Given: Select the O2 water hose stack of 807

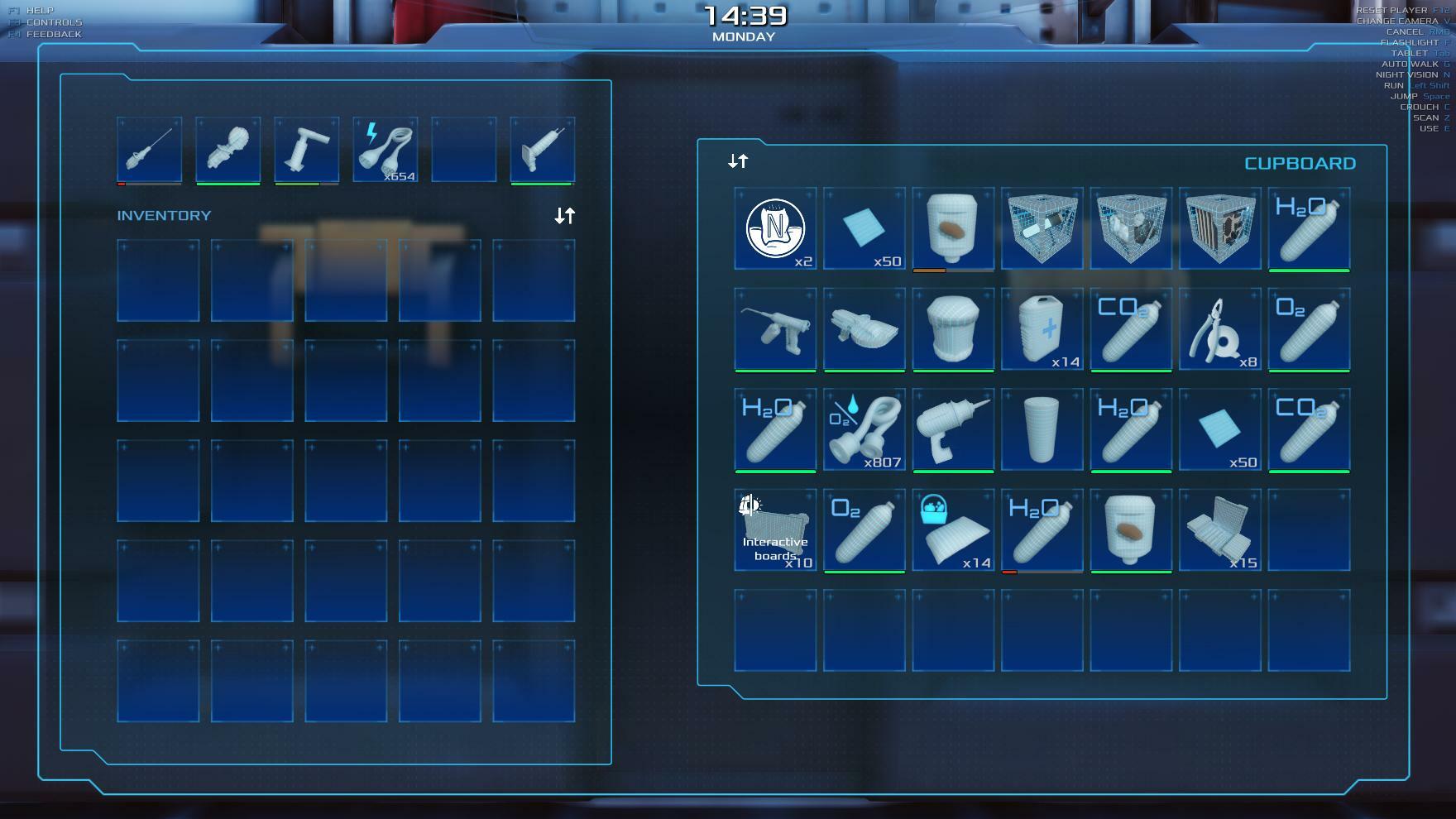Looking at the screenshot, I should [x=864, y=429].
